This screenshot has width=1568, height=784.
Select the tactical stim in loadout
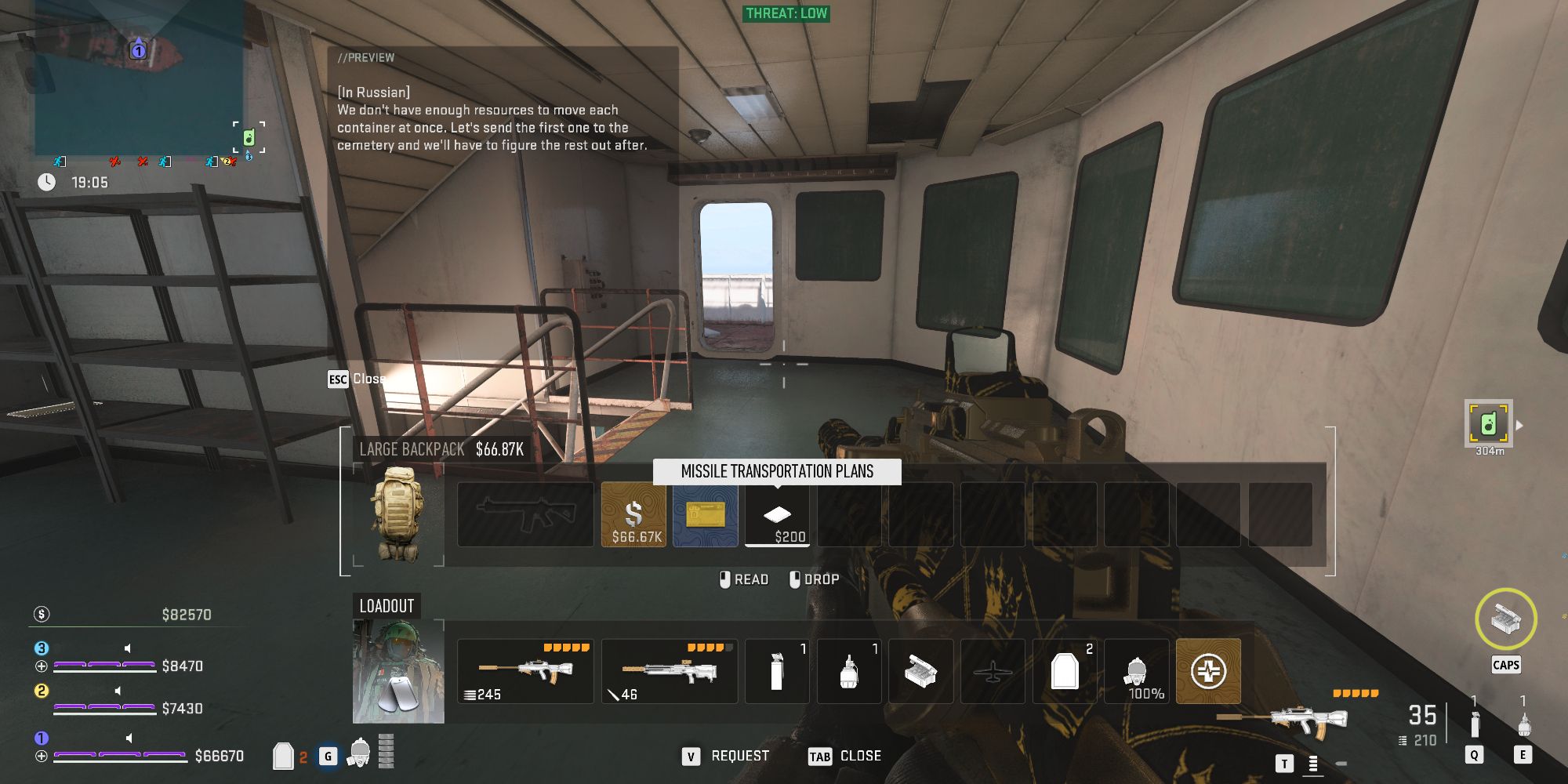tap(776, 671)
